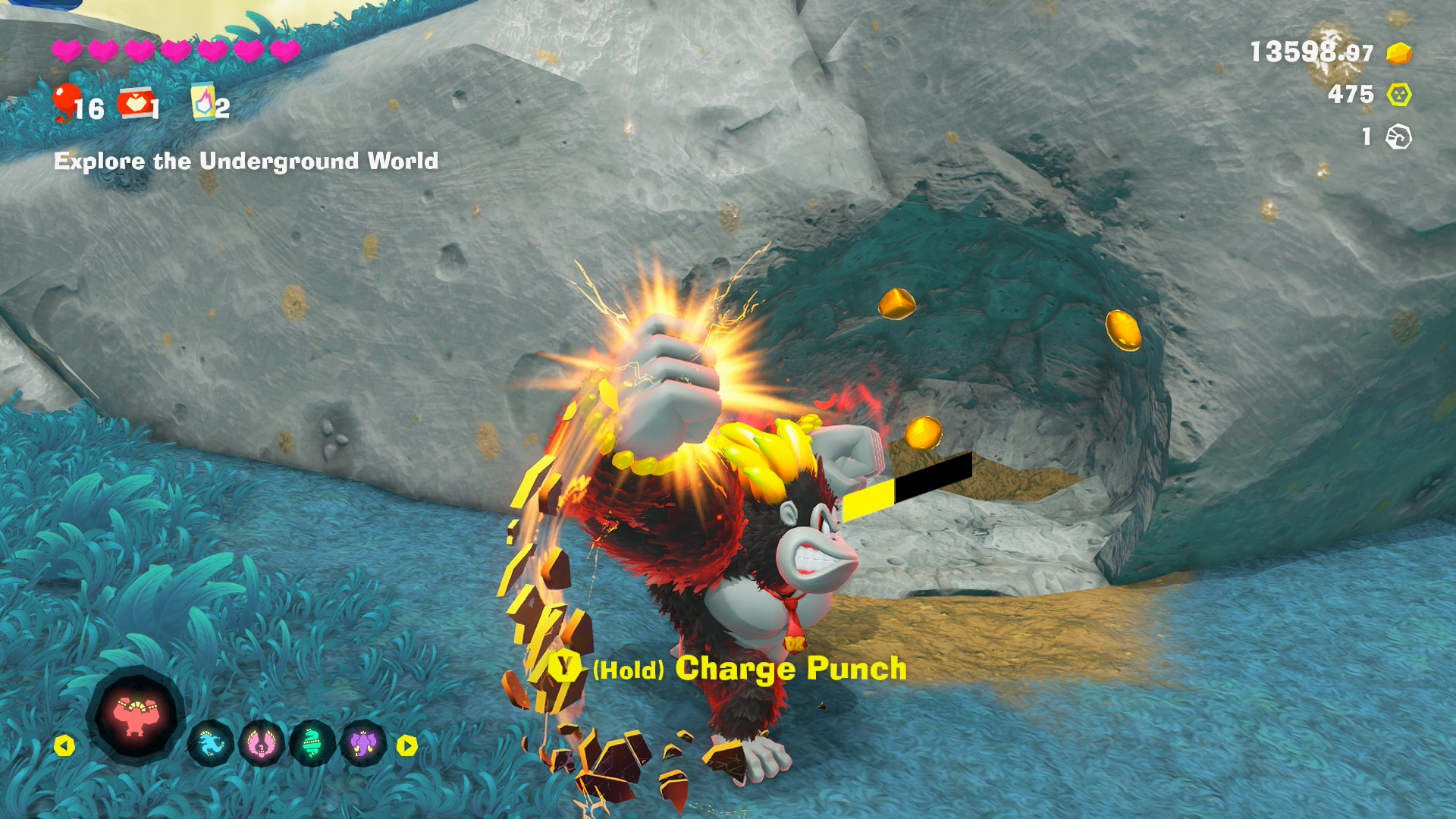Choose the pink Ostrich Bananza icon

(x=262, y=745)
